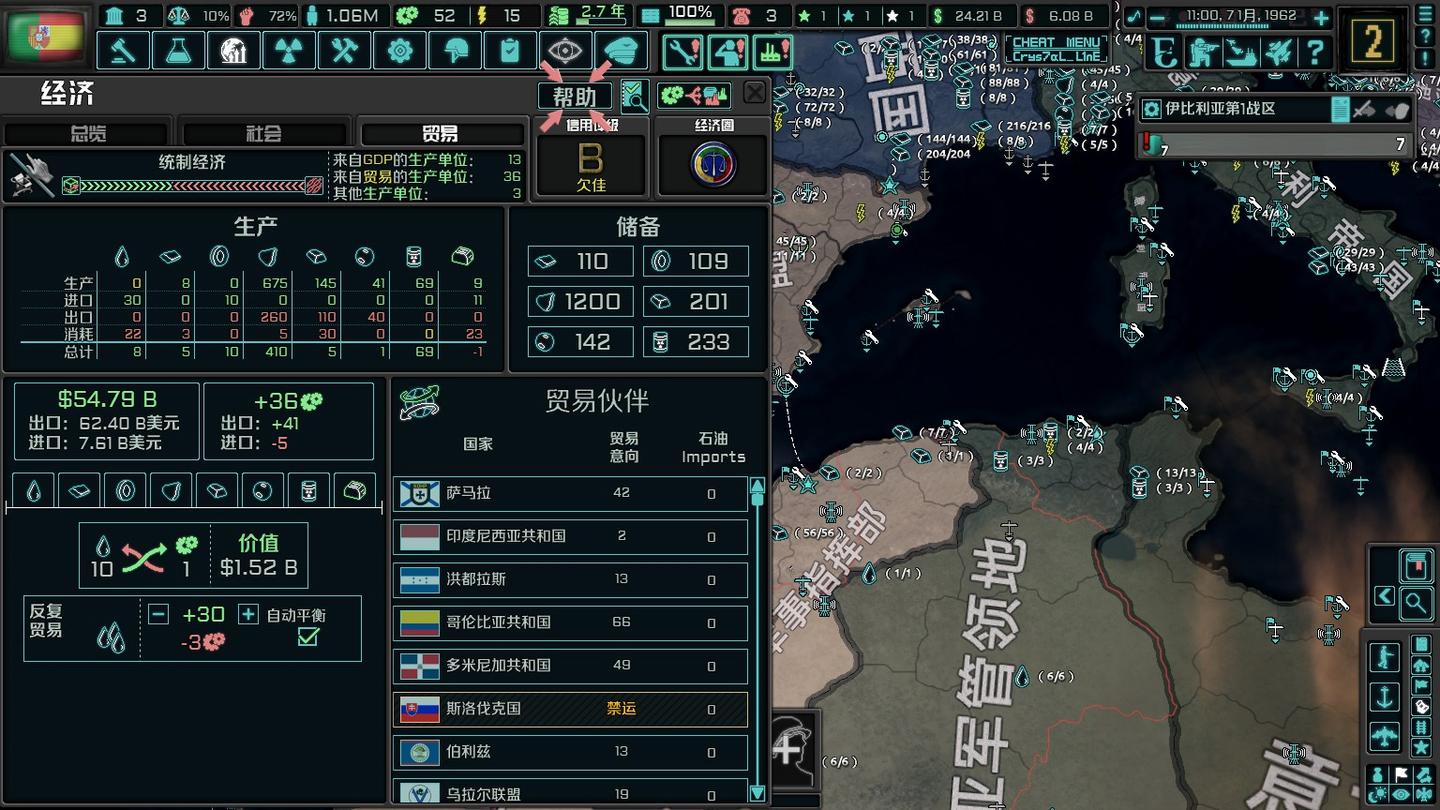Screen dimensions: 1440x810
Task: Switch to the 总览 tab
Action: pos(88,131)
